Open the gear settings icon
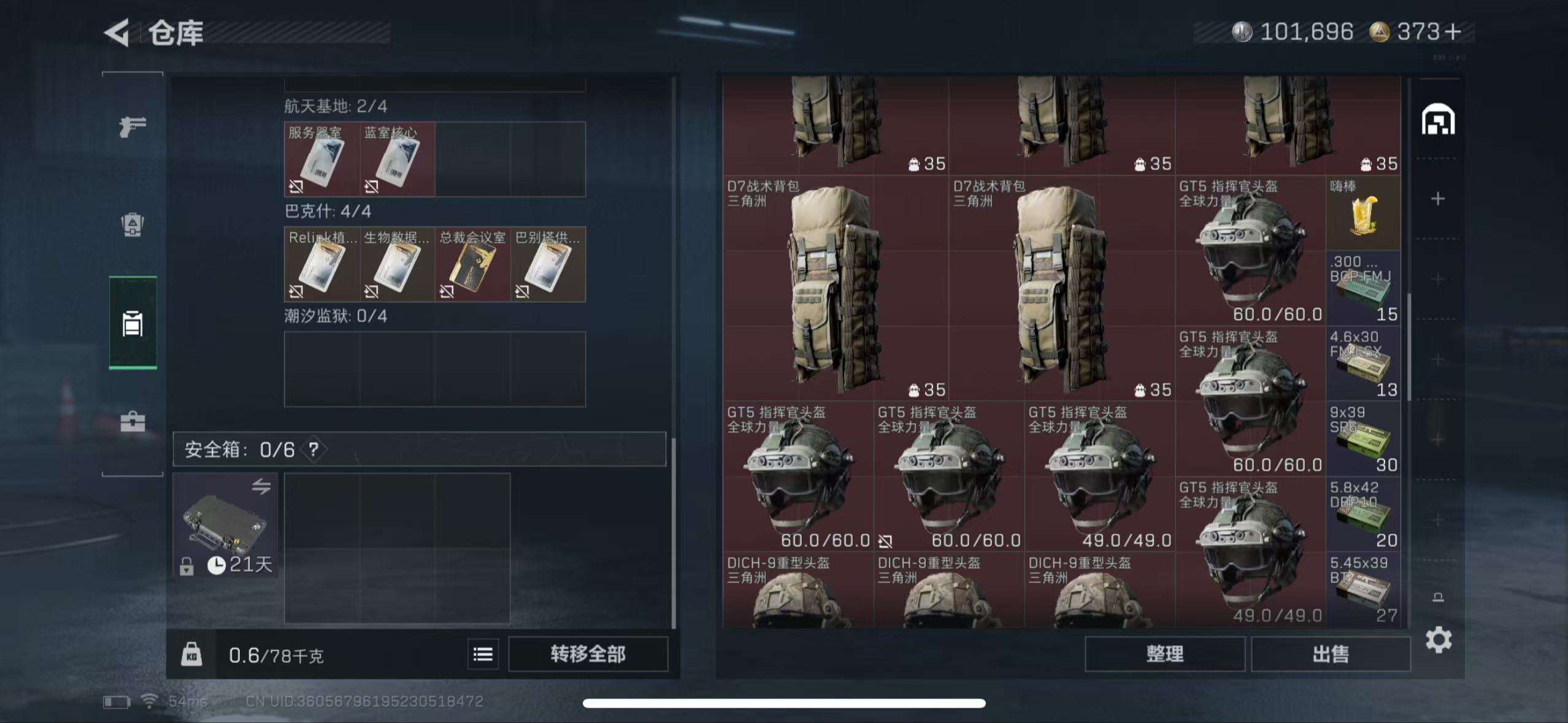 coord(1438,640)
